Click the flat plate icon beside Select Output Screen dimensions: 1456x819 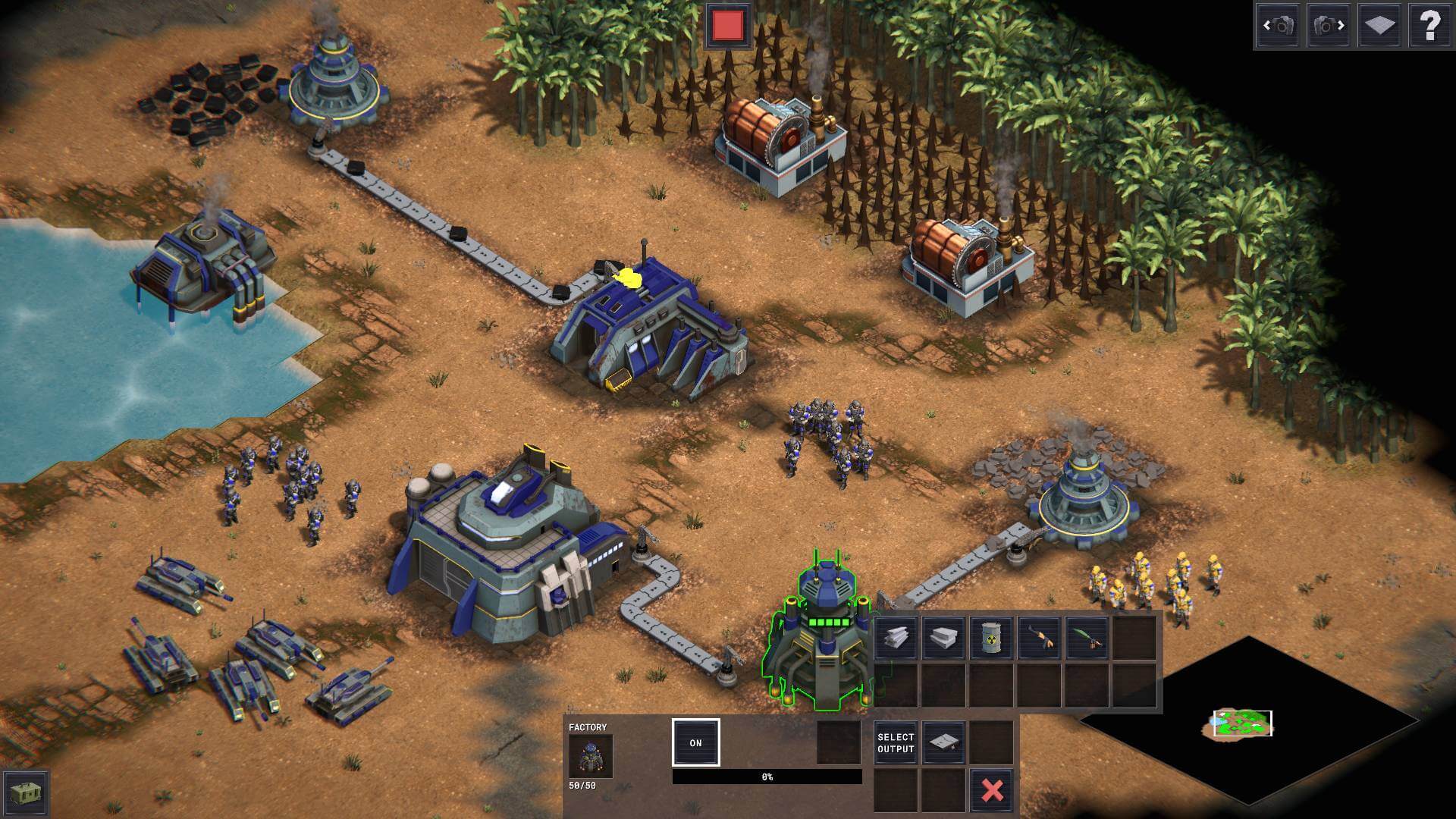[x=943, y=742]
